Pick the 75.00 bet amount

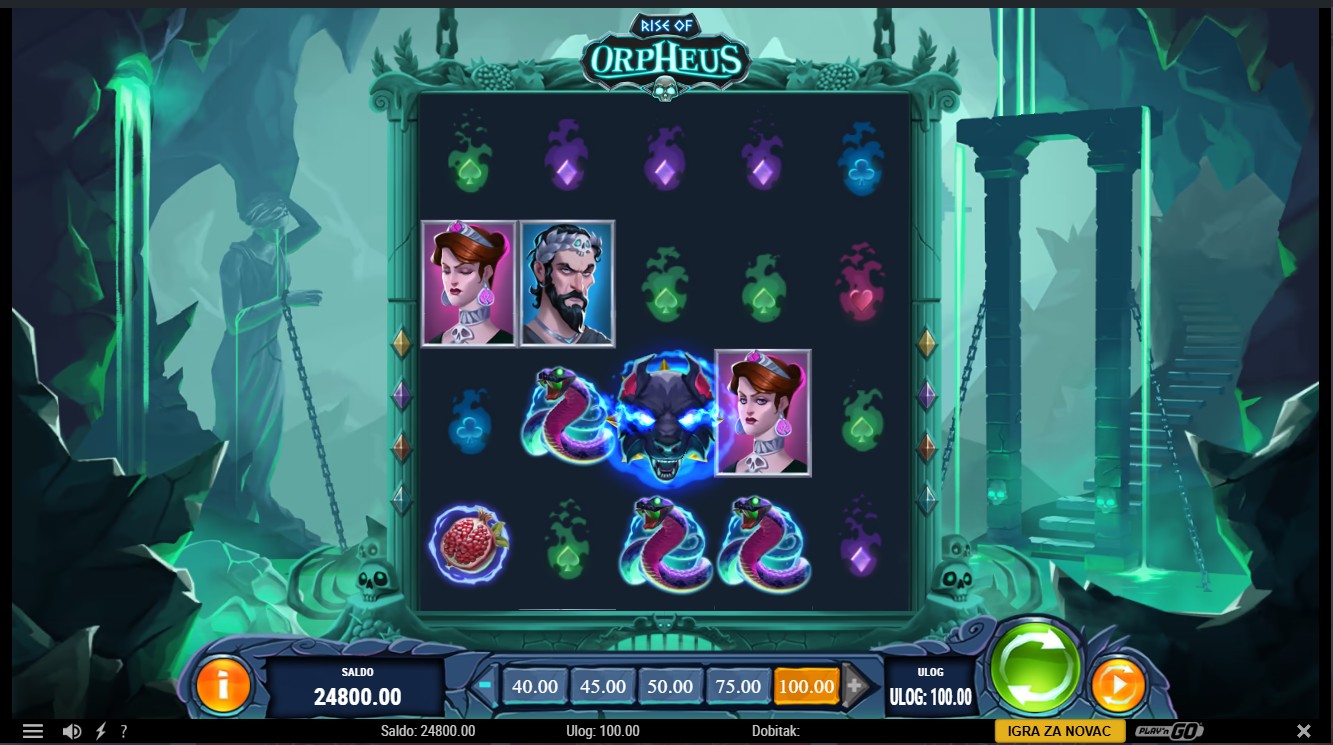(x=738, y=687)
